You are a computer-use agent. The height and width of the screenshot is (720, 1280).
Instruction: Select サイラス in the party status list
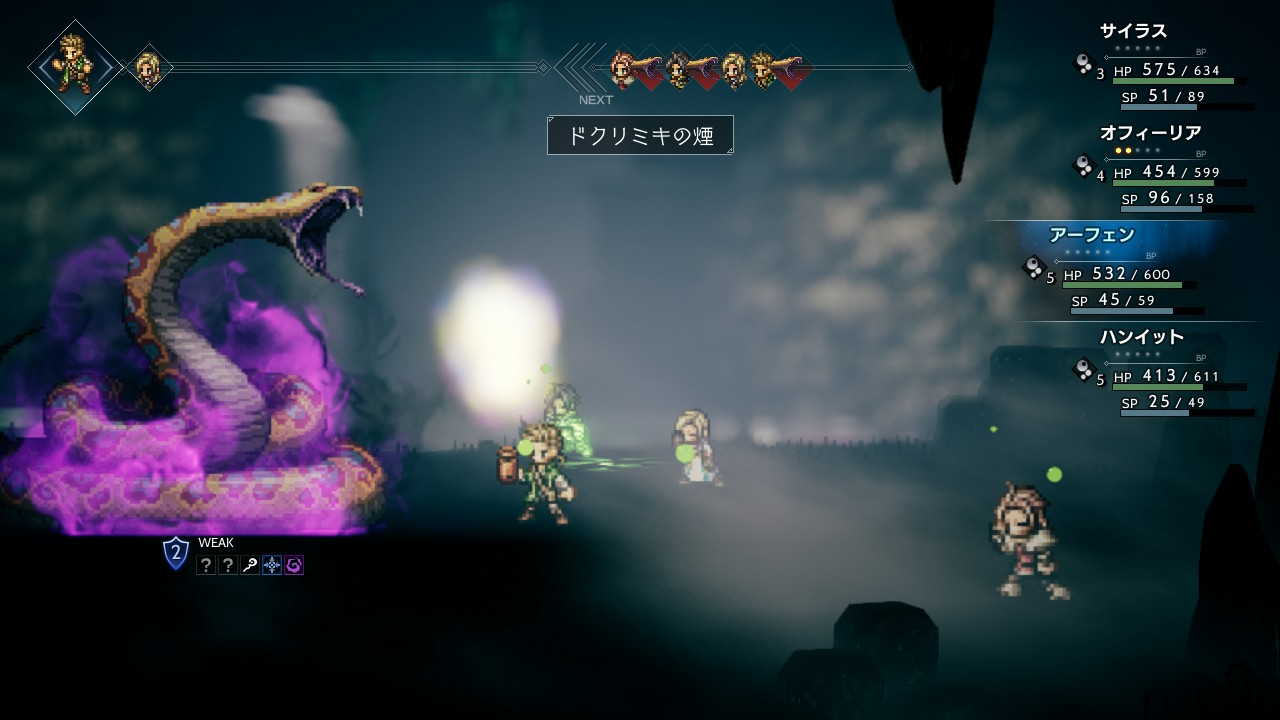1134,32
